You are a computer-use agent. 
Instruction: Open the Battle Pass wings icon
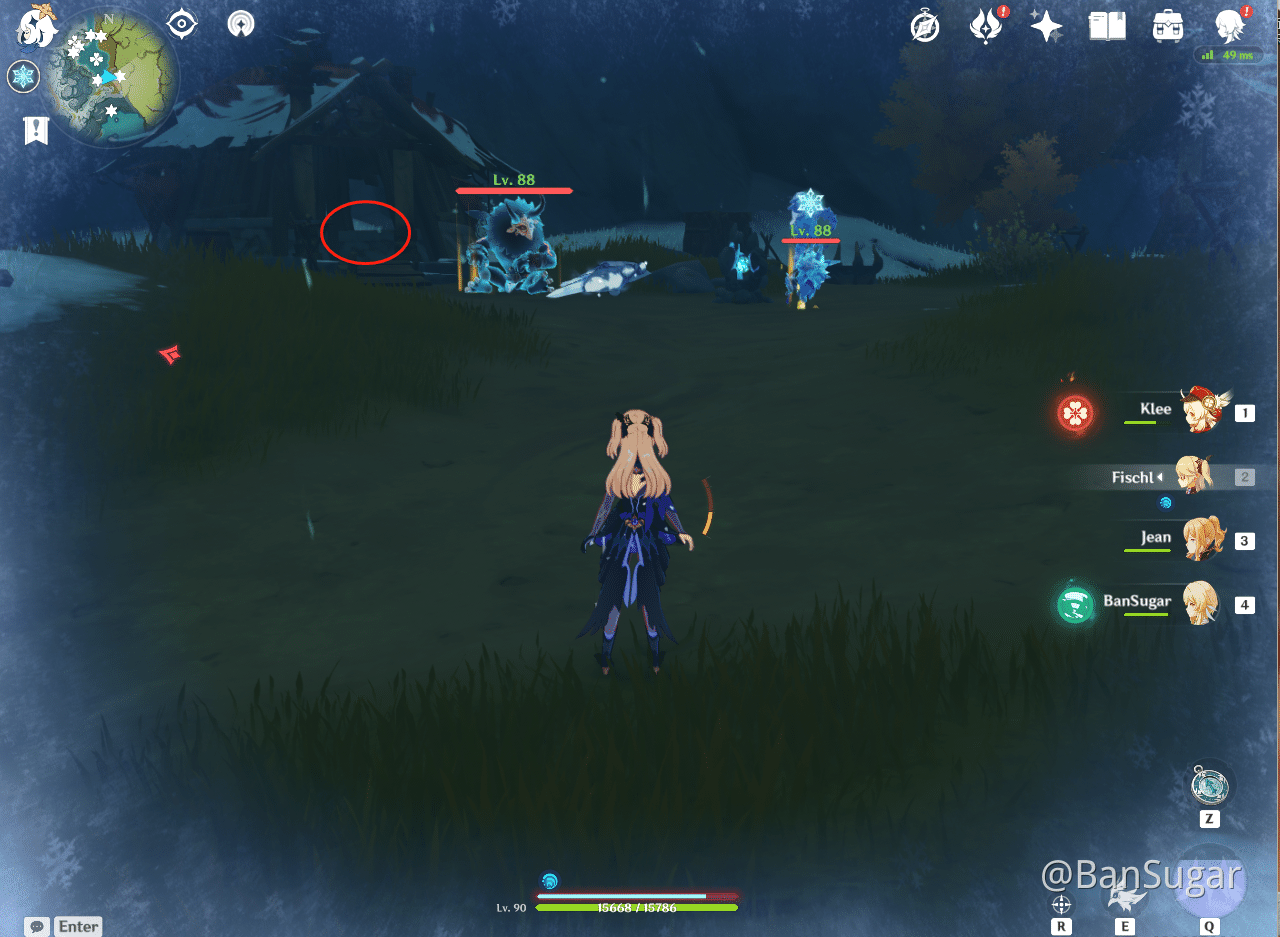pos(986,26)
